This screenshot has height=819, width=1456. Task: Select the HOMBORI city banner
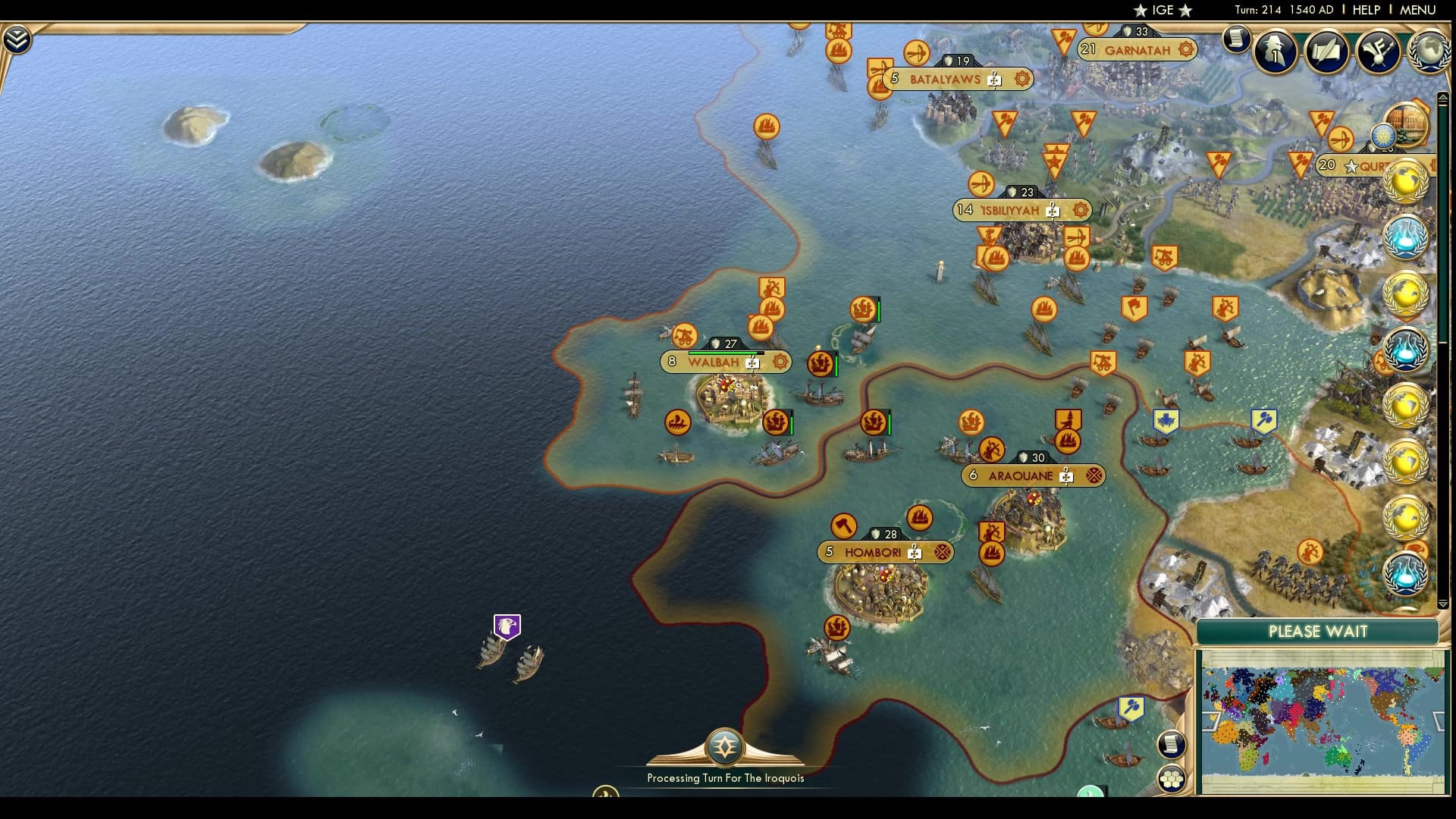pos(874,552)
